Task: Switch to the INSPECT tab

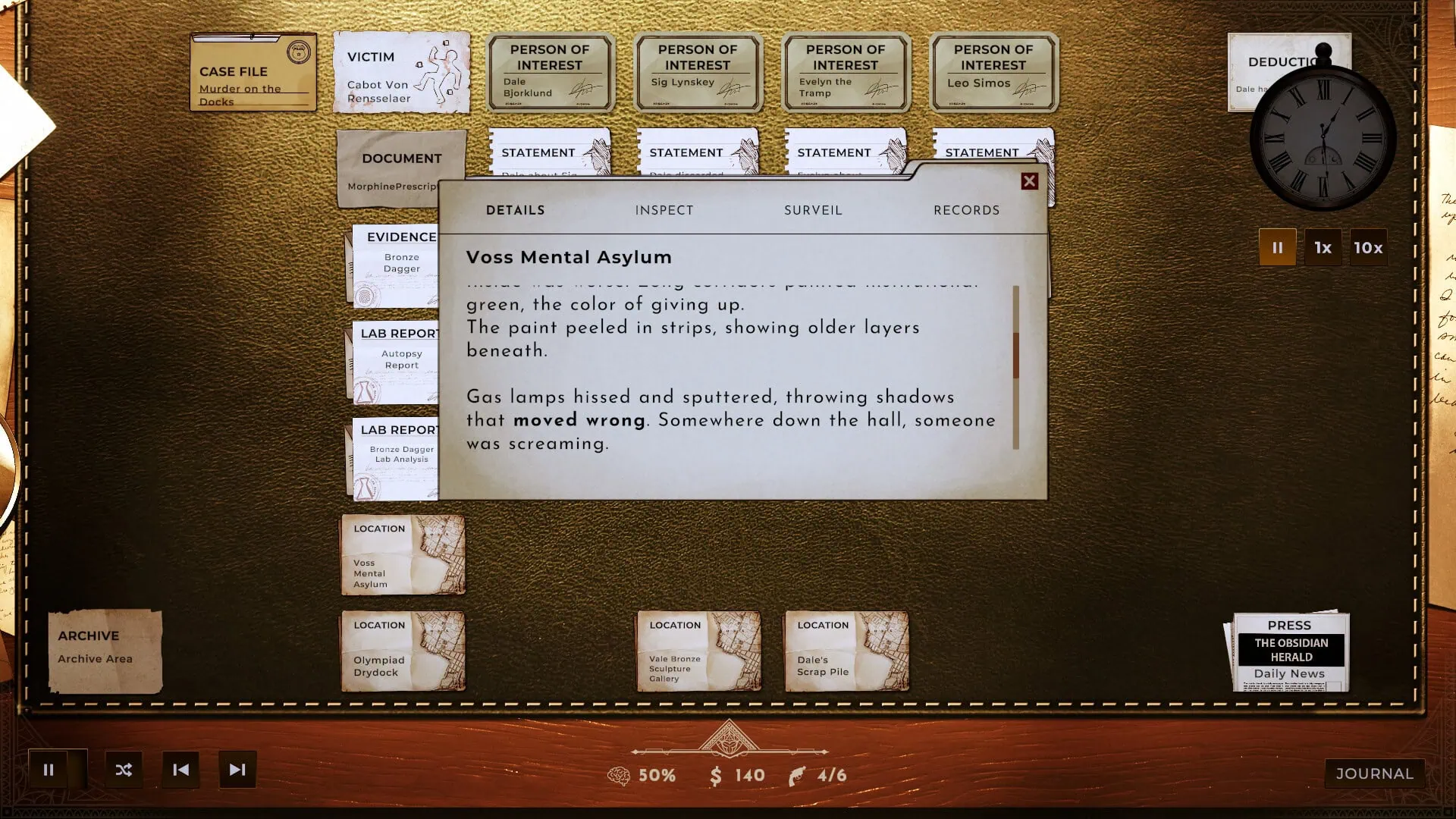Action: point(664,210)
